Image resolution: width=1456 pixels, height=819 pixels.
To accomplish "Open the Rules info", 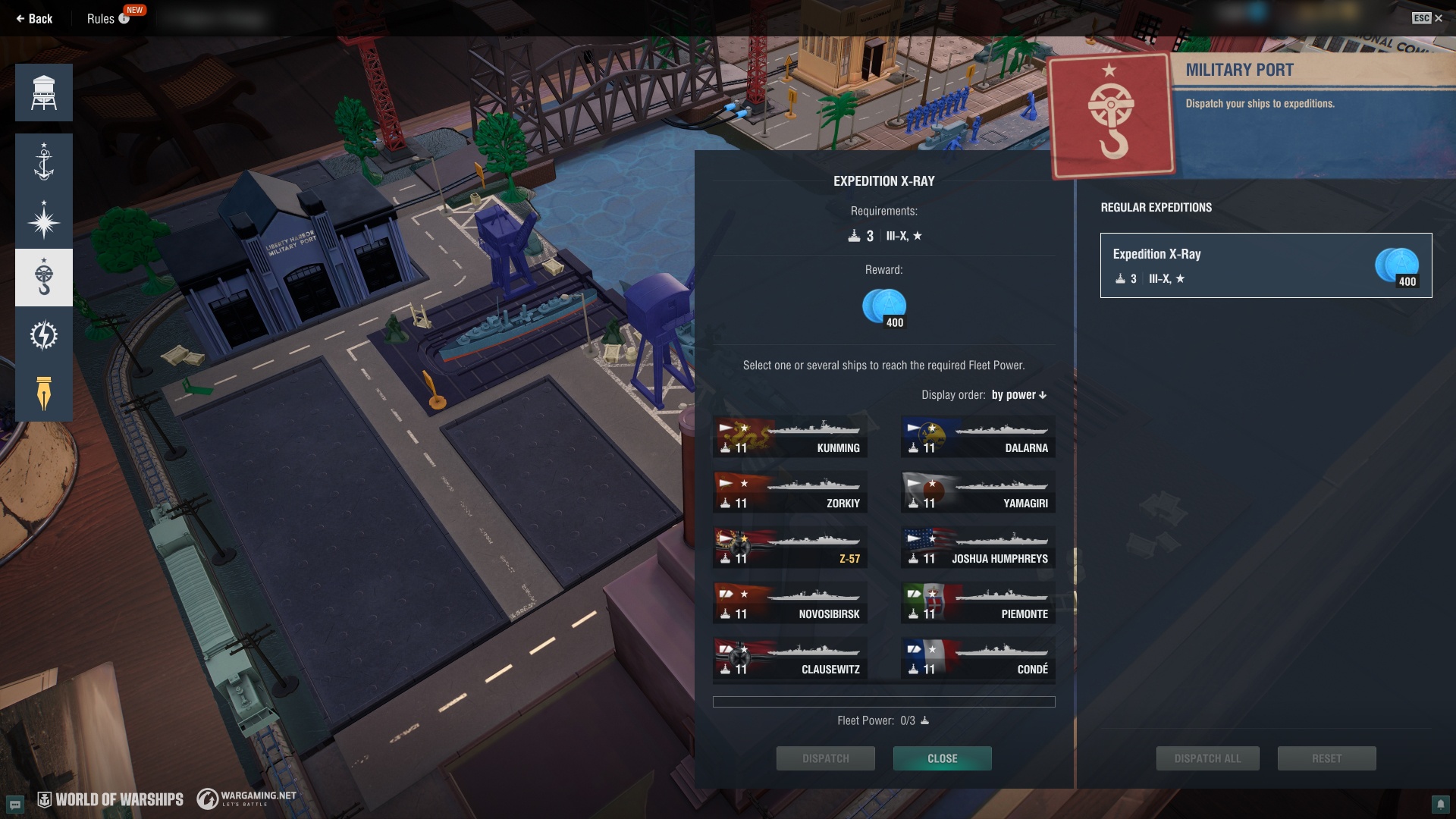I will 108,19.
